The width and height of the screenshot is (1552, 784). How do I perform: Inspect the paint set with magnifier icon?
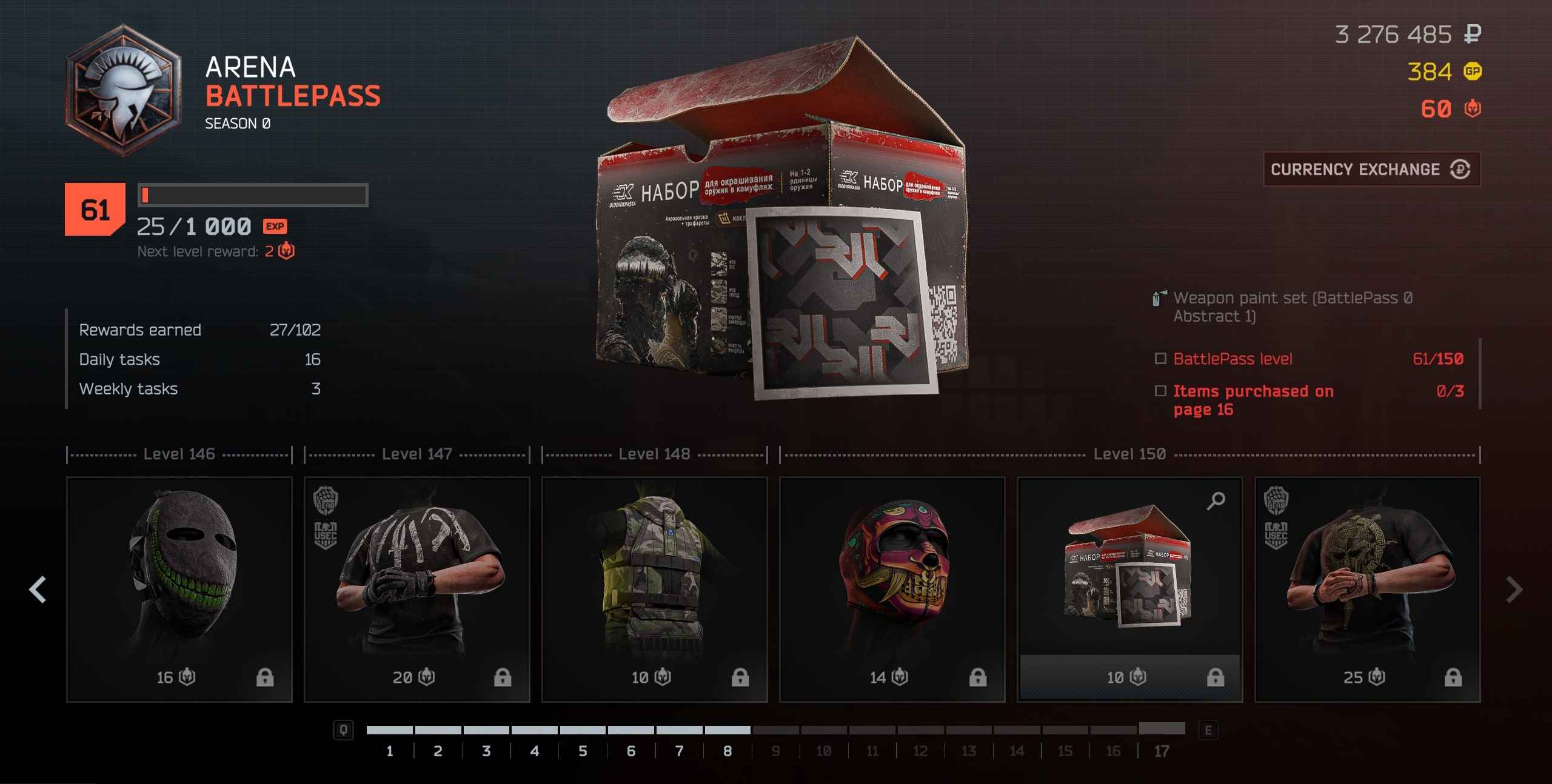pyautogui.click(x=1216, y=501)
